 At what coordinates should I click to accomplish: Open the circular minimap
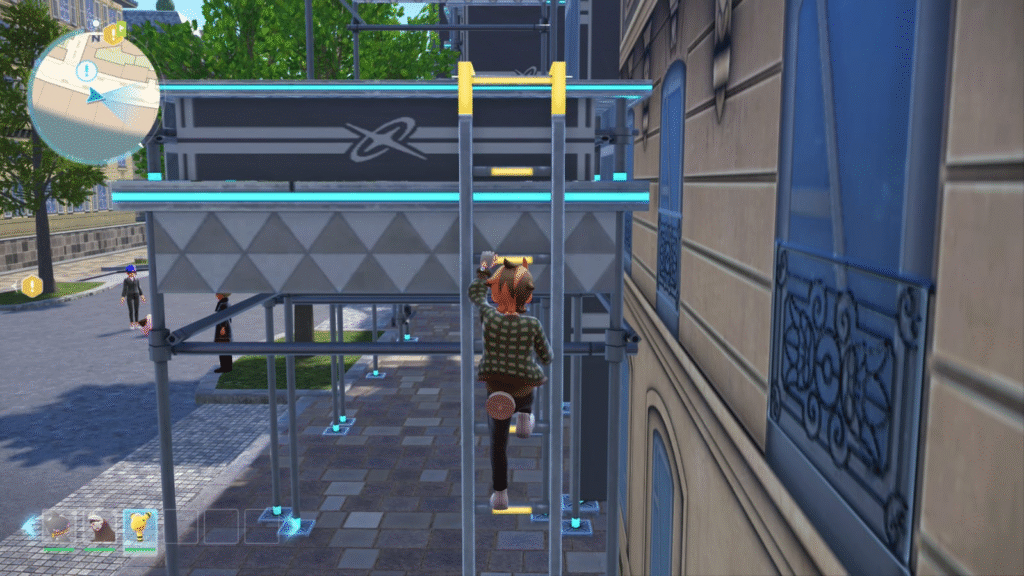click(x=93, y=97)
